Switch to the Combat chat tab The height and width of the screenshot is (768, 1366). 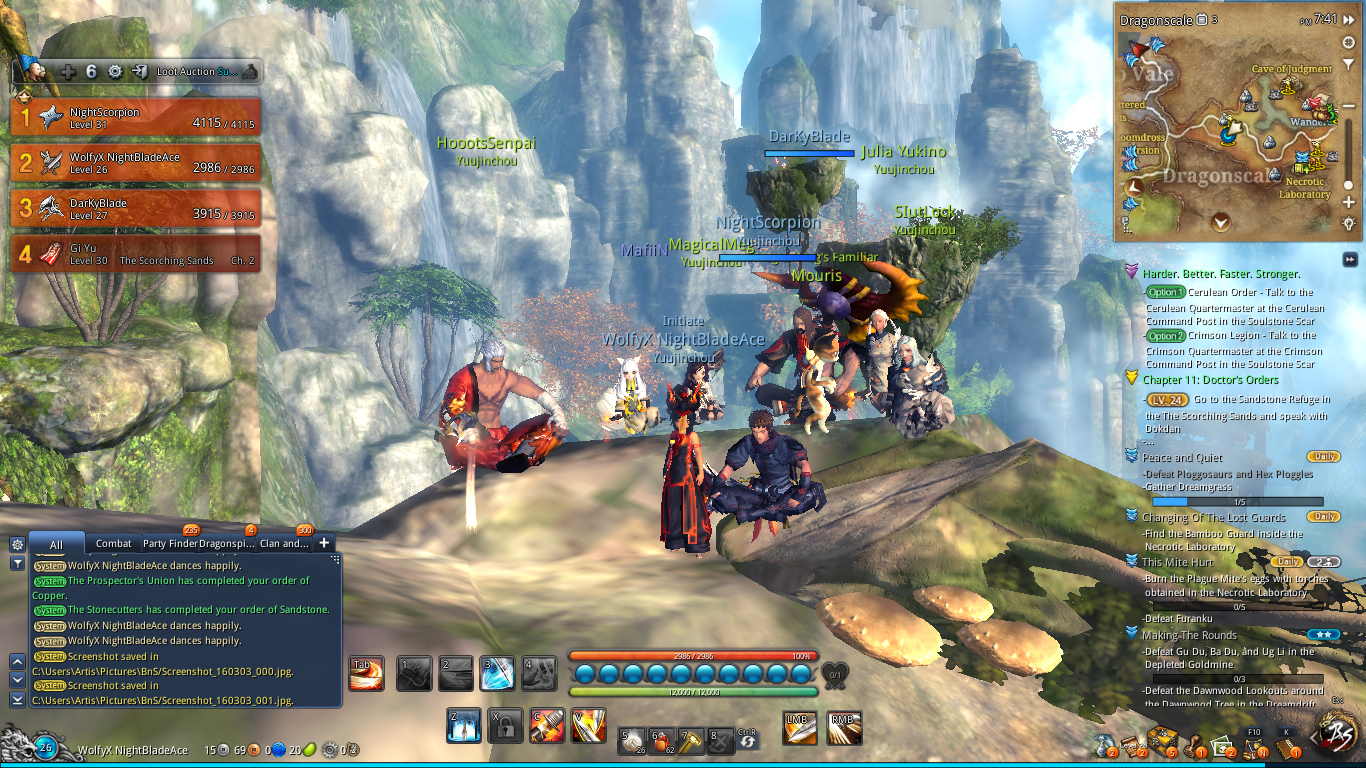coord(113,543)
